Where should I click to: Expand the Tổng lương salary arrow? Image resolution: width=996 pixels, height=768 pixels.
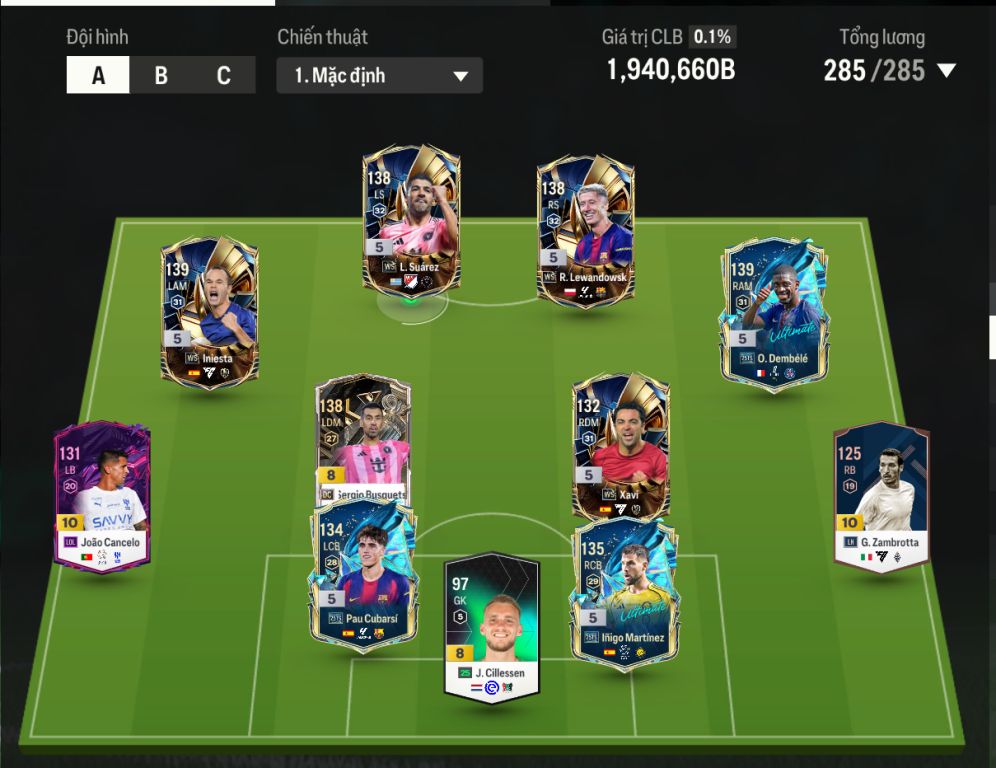pyautogui.click(x=946, y=71)
